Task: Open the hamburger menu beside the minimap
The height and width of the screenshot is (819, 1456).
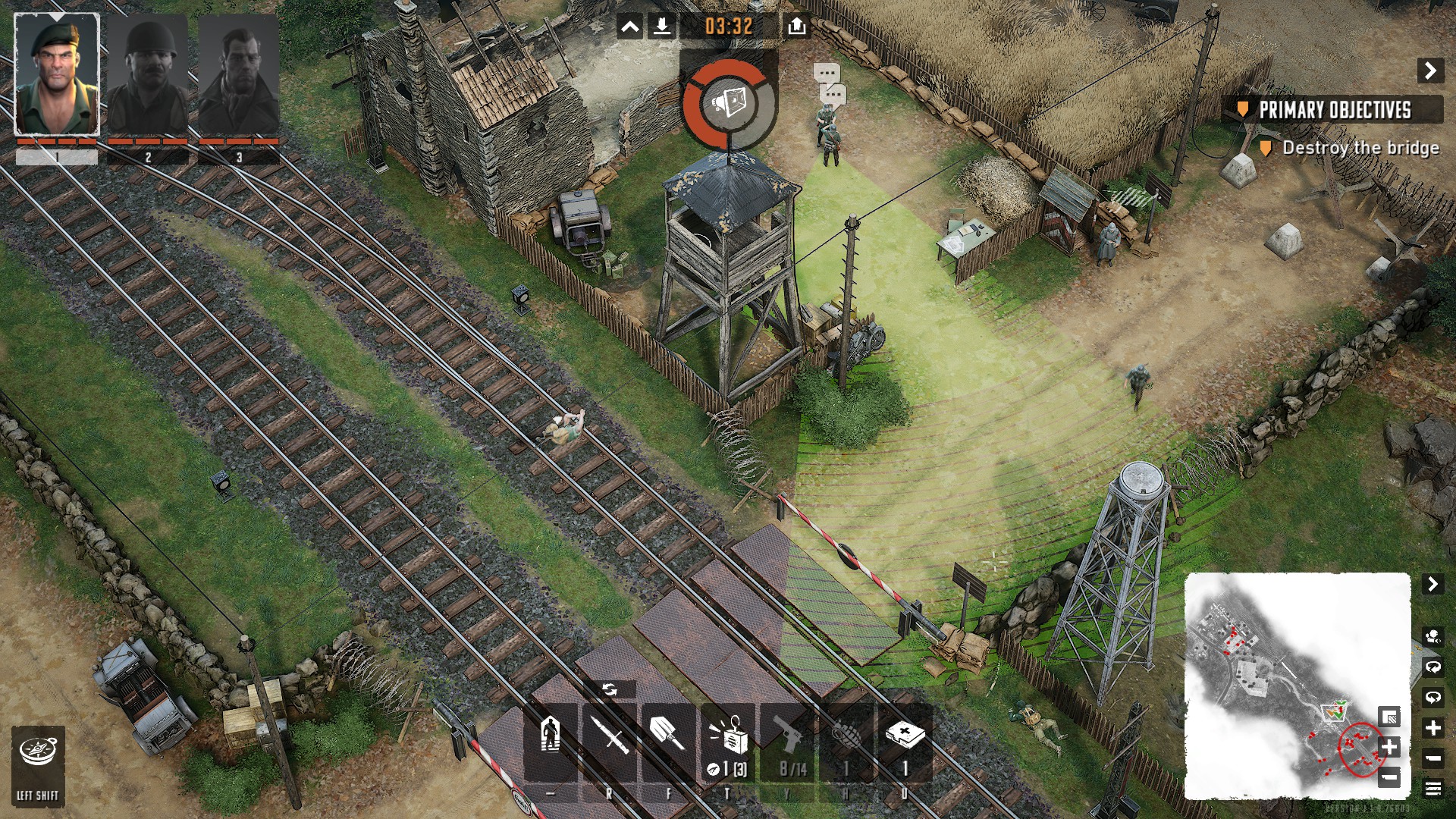Action: click(x=1432, y=789)
